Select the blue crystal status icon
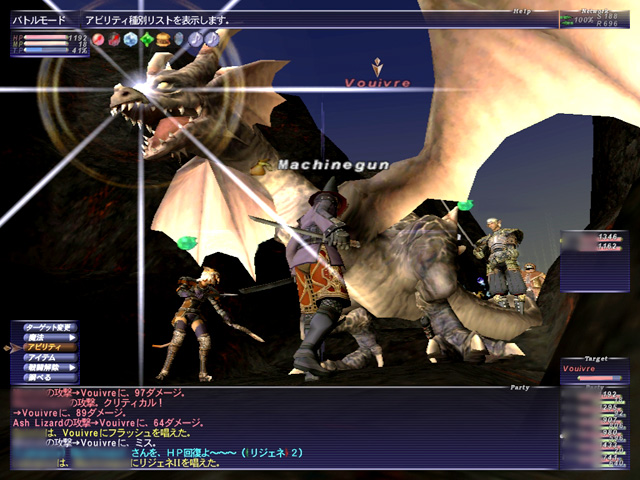The image size is (640, 480). pos(131,39)
